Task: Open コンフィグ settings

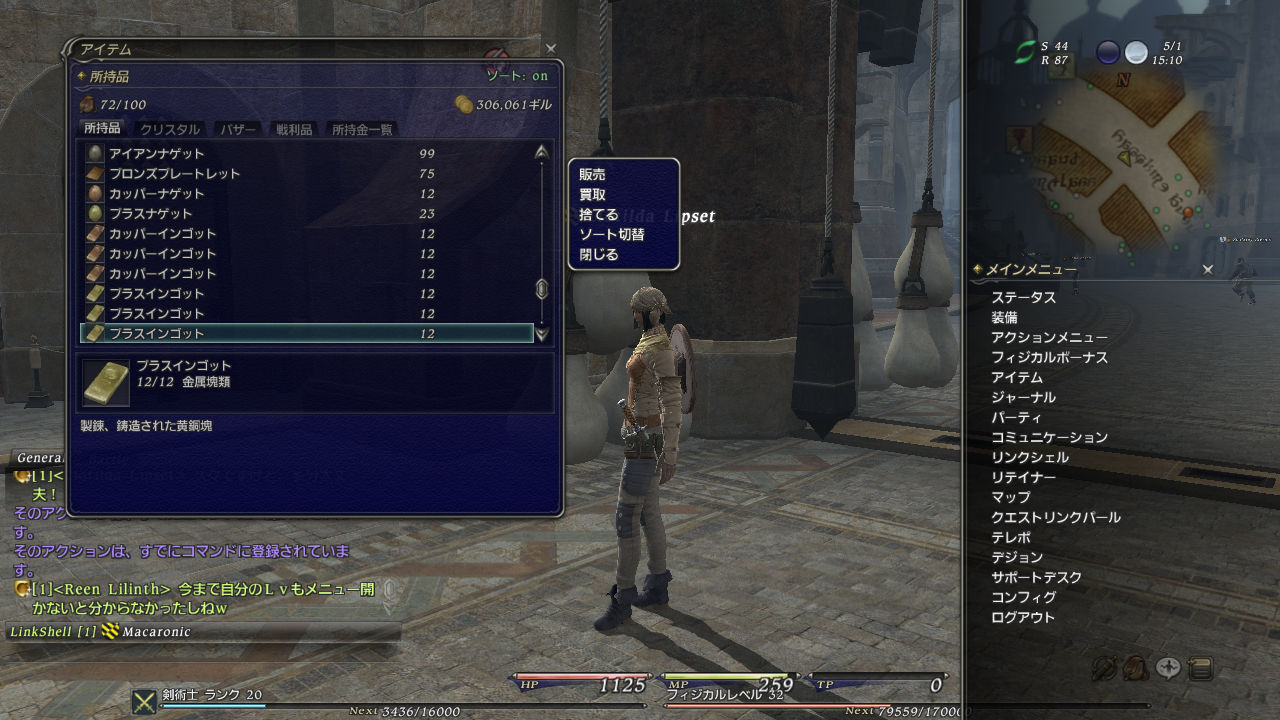Action: coord(1023,598)
